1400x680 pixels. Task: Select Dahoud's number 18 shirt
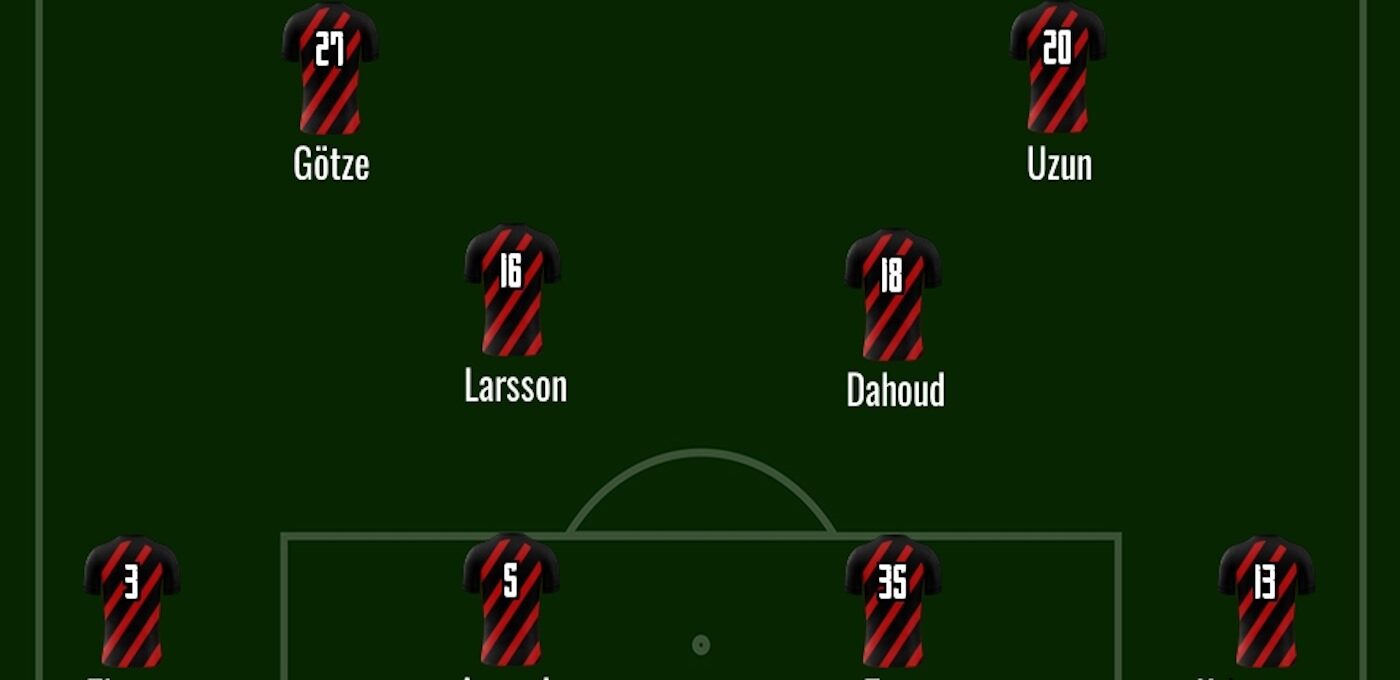892,296
